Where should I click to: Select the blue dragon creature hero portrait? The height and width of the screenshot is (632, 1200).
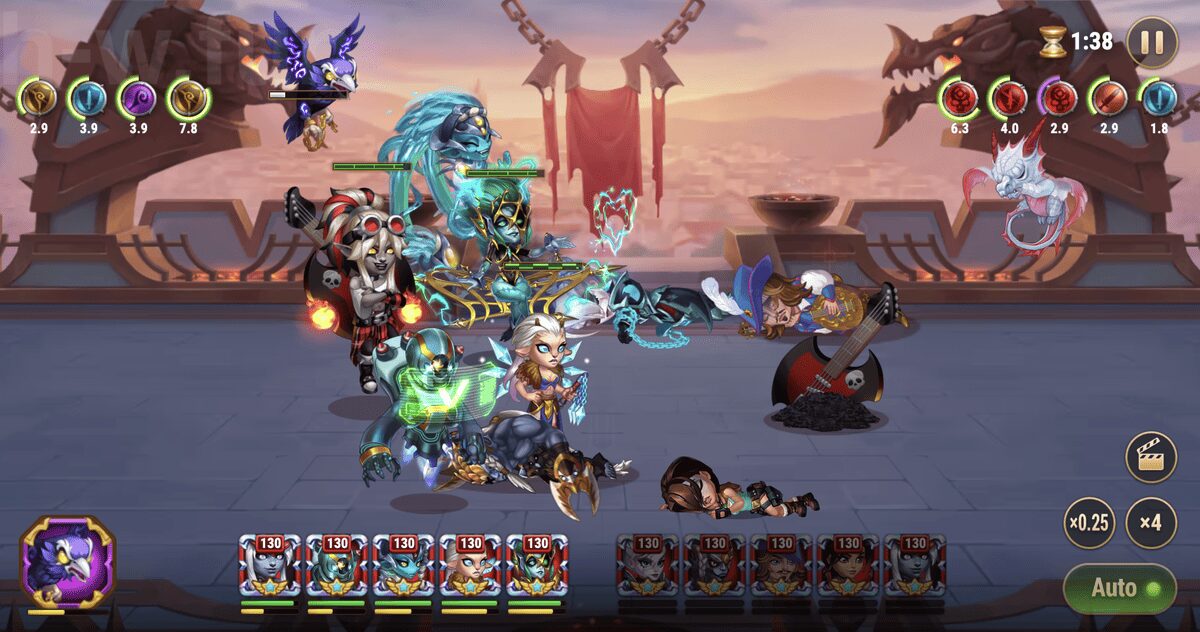point(403,567)
